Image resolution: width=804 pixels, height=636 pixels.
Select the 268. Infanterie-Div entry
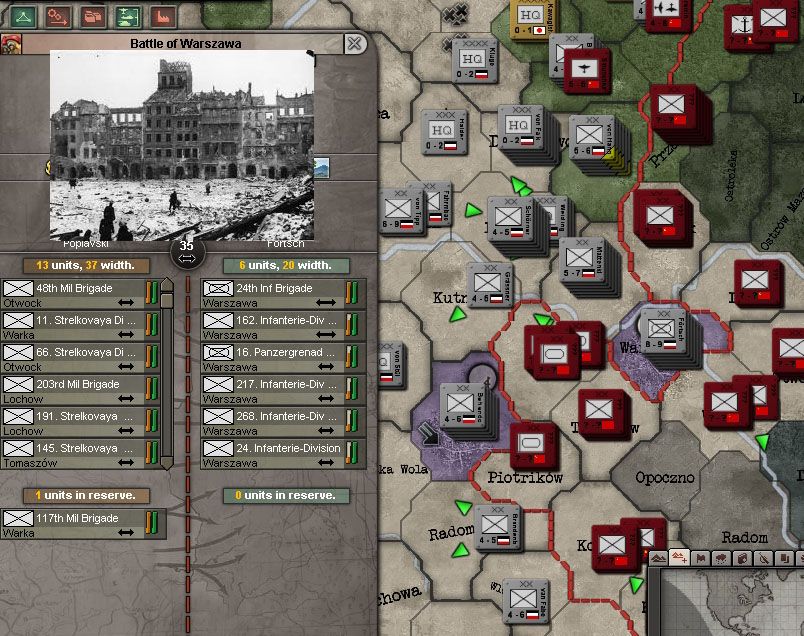tap(283, 422)
